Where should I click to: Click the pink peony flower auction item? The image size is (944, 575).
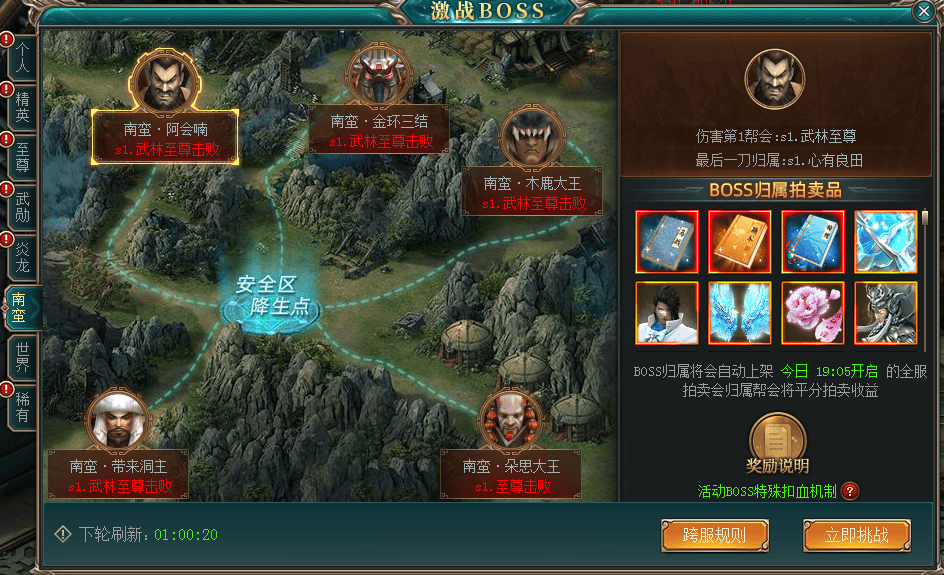tap(813, 313)
